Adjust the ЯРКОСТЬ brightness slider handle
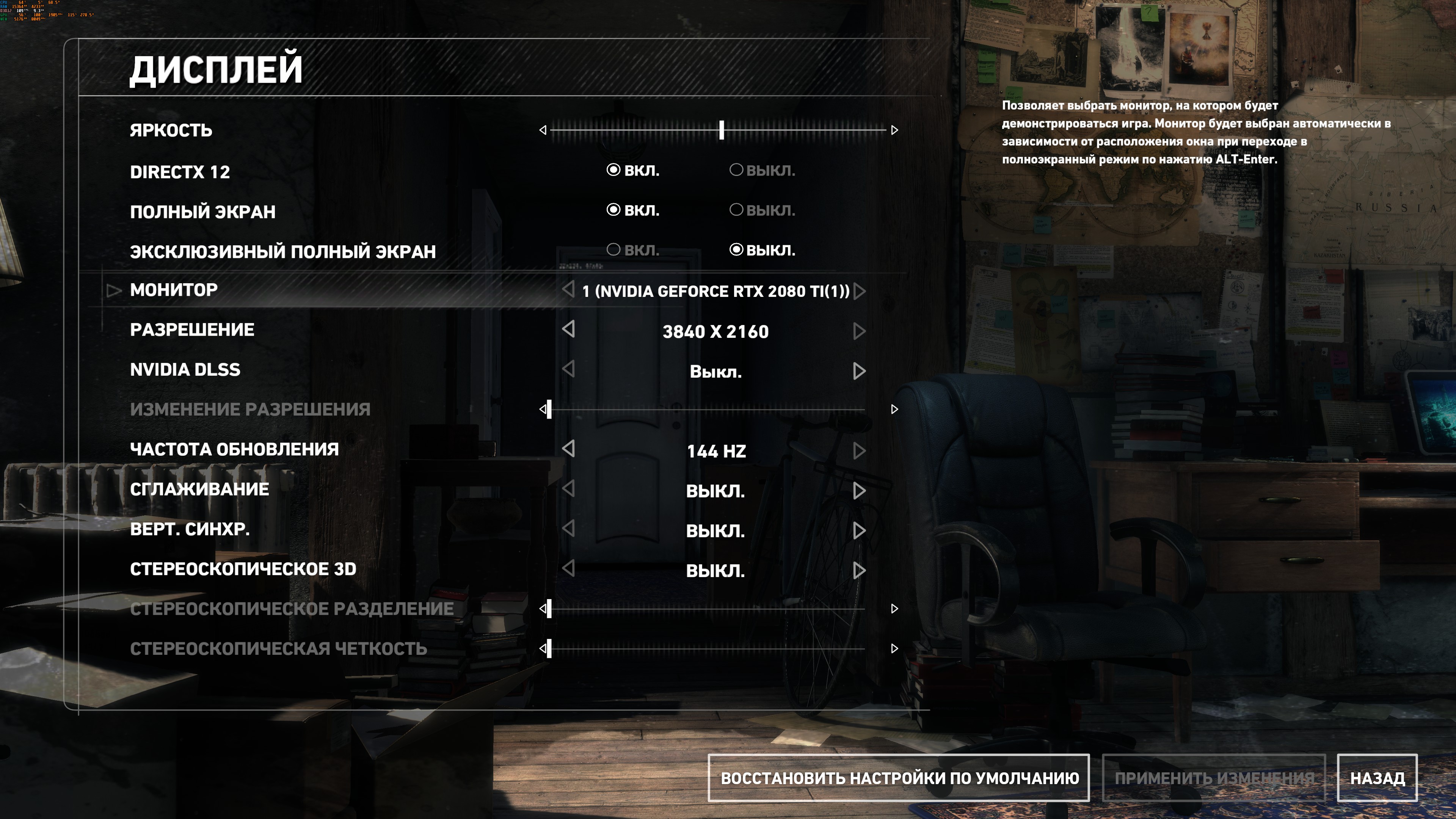This screenshot has width=1456, height=819. (x=721, y=130)
